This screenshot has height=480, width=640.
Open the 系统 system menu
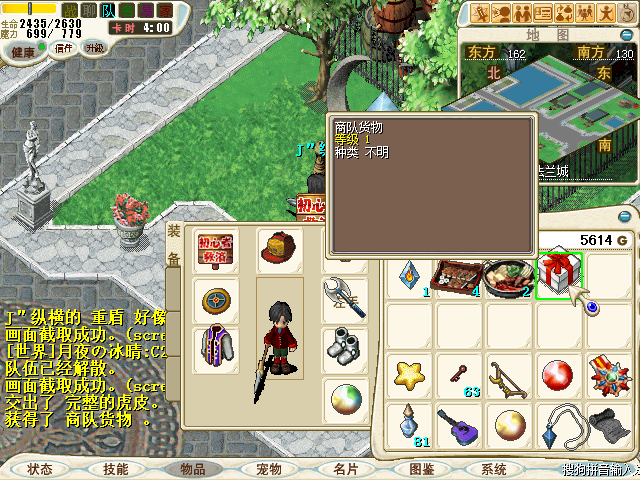[x=494, y=468]
